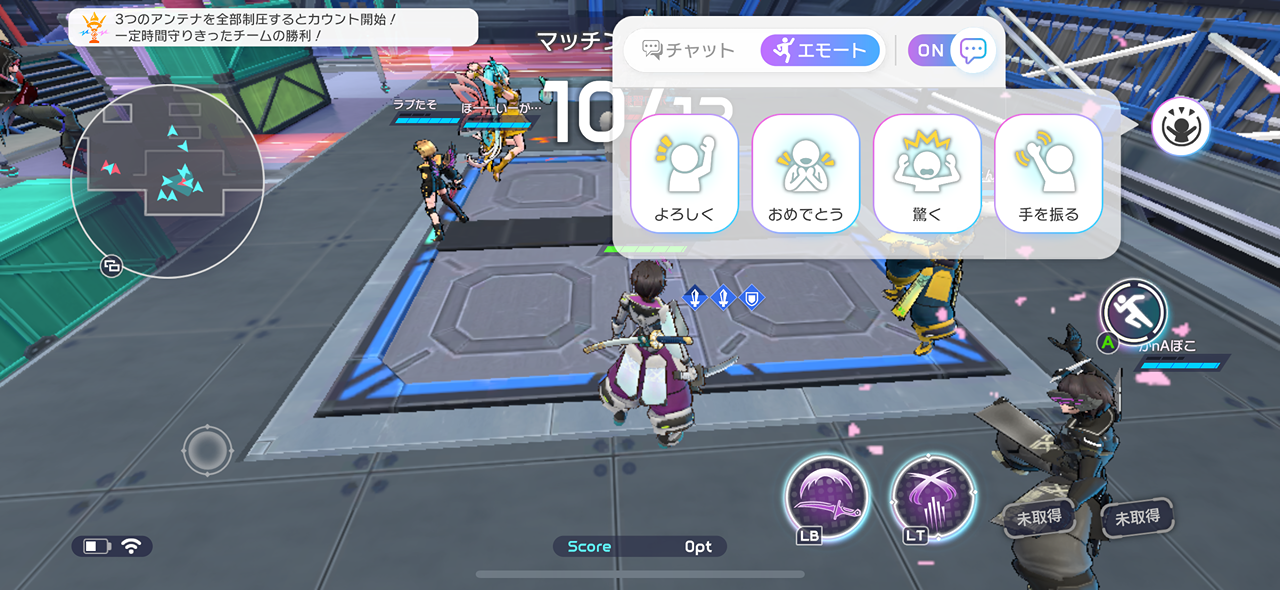Open the circular minimap
This screenshot has width=1280, height=590.
168,181
